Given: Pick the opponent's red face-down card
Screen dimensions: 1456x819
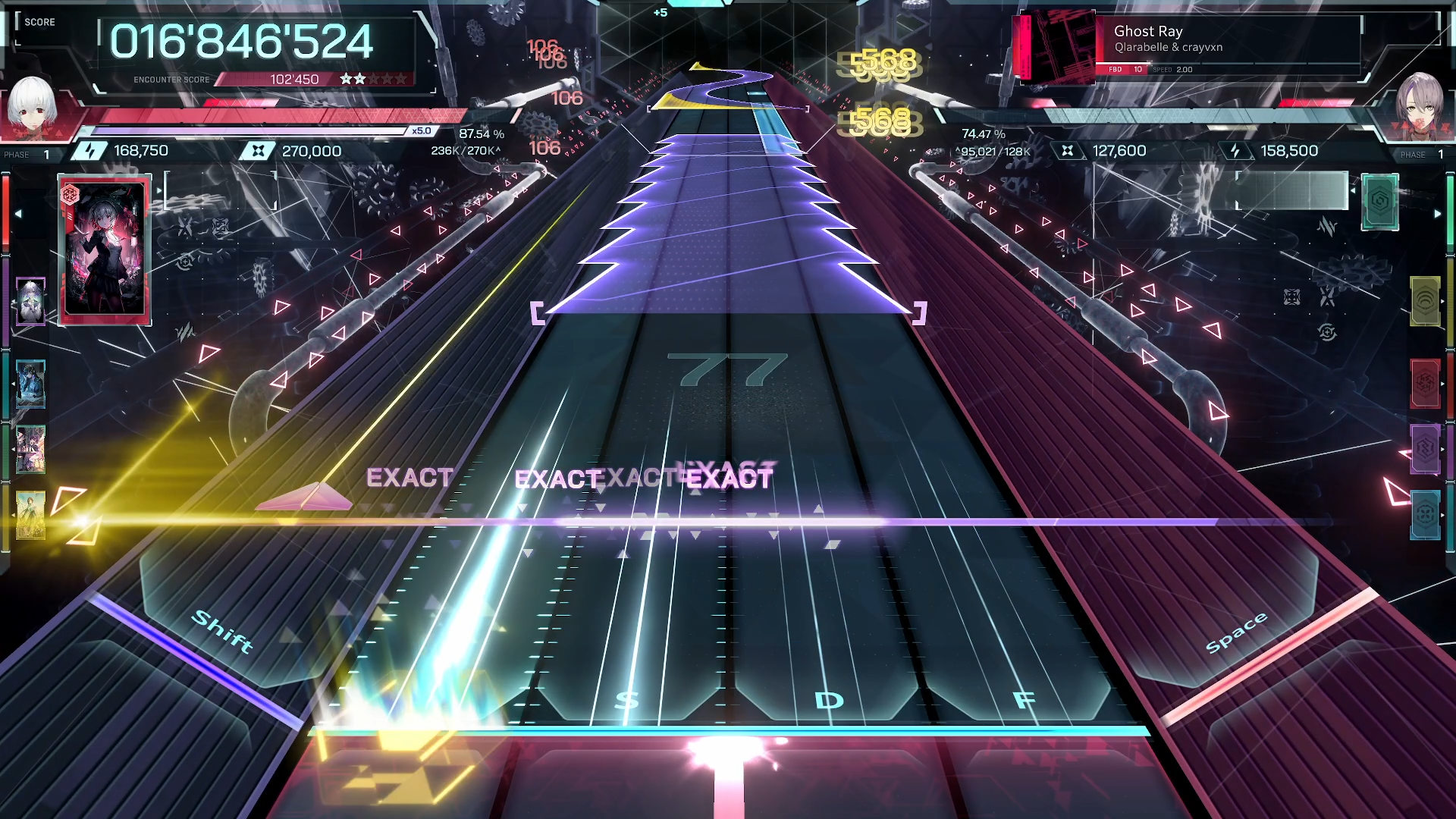Looking at the screenshot, I should (1425, 384).
